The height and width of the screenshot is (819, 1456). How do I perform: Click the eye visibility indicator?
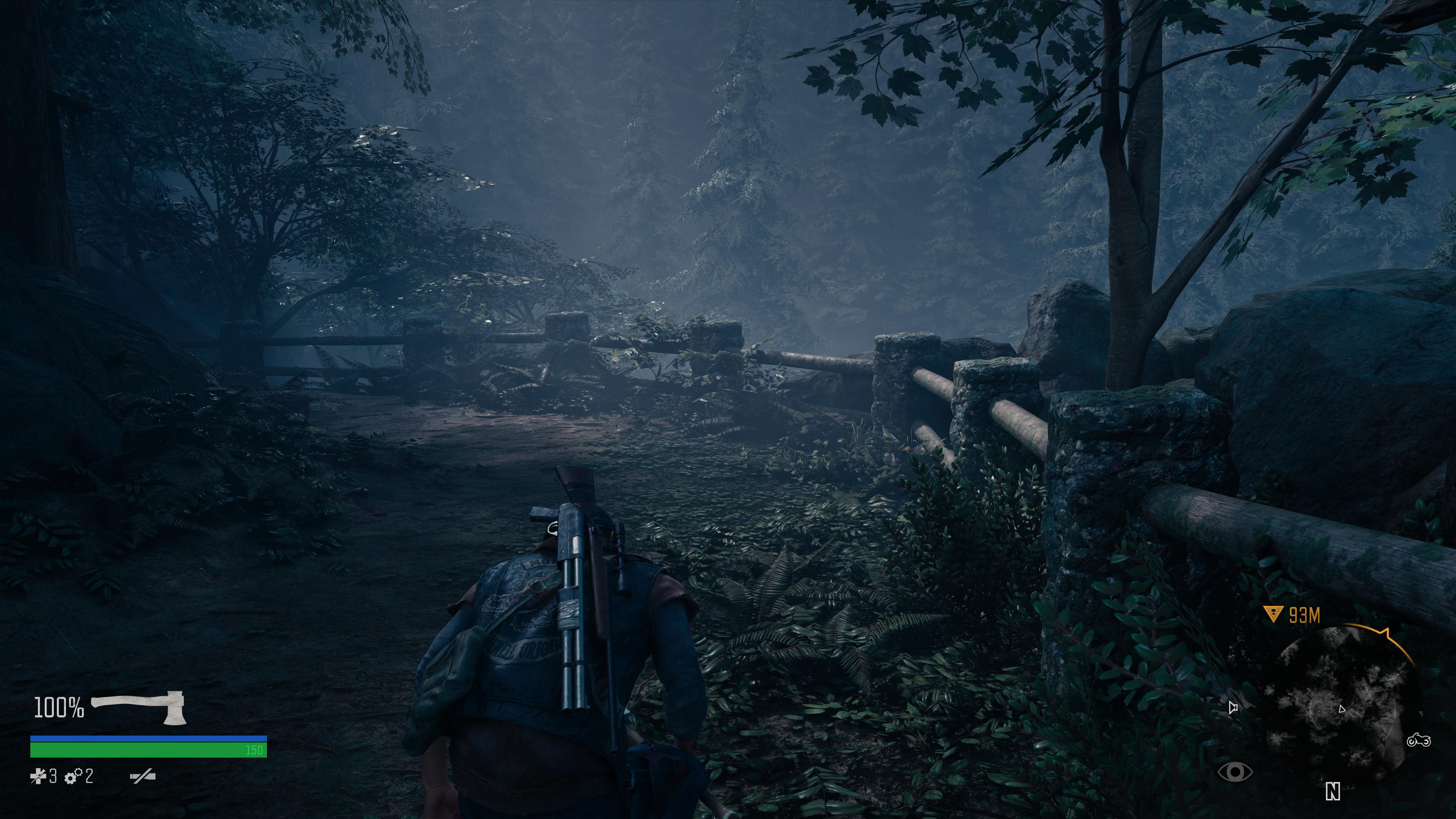pos(1236,772)
